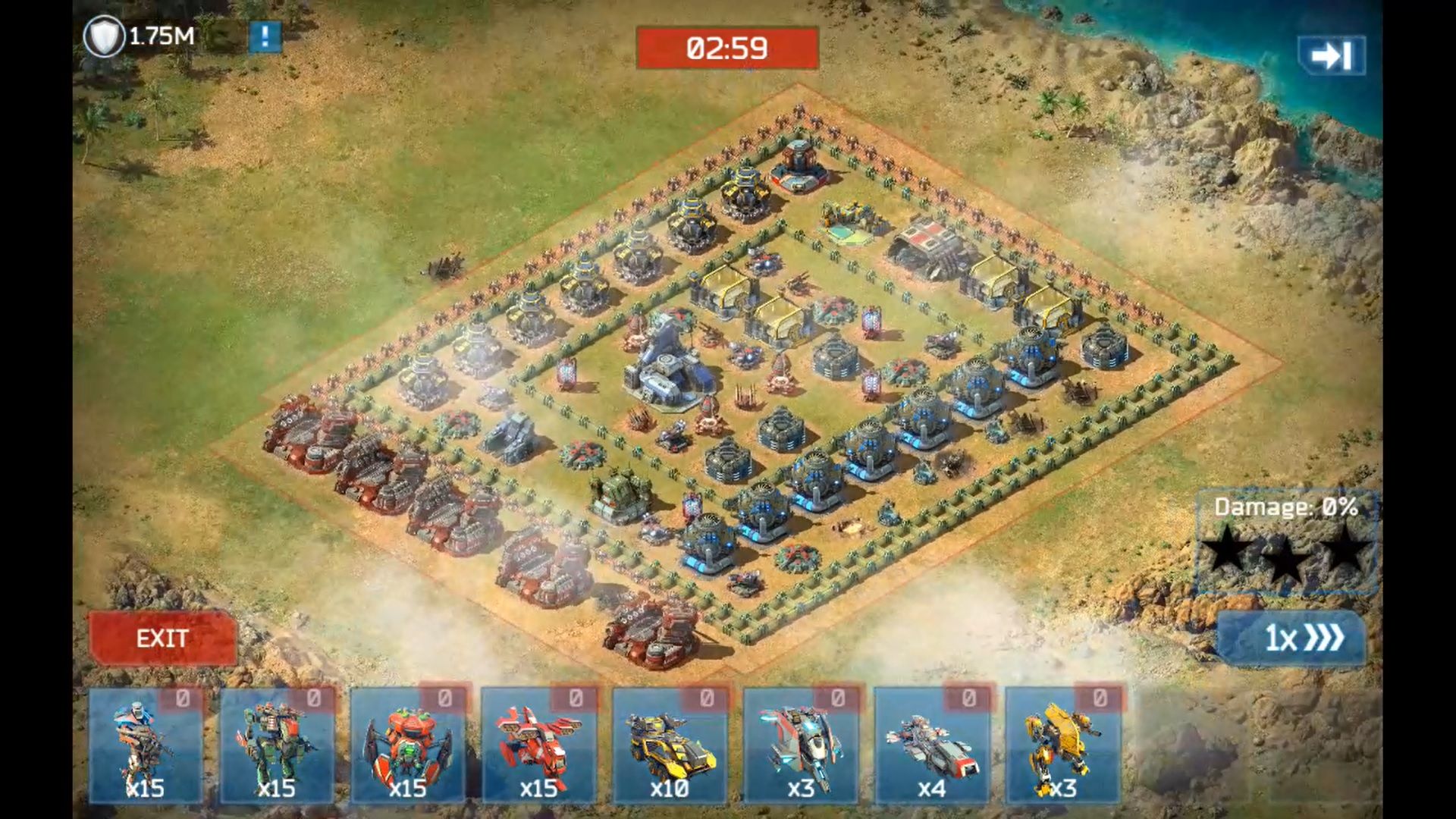The width and height of the screenshot is (1456, 819).
Task: Pick the red aircraft unit card x15
Action: 539,745
